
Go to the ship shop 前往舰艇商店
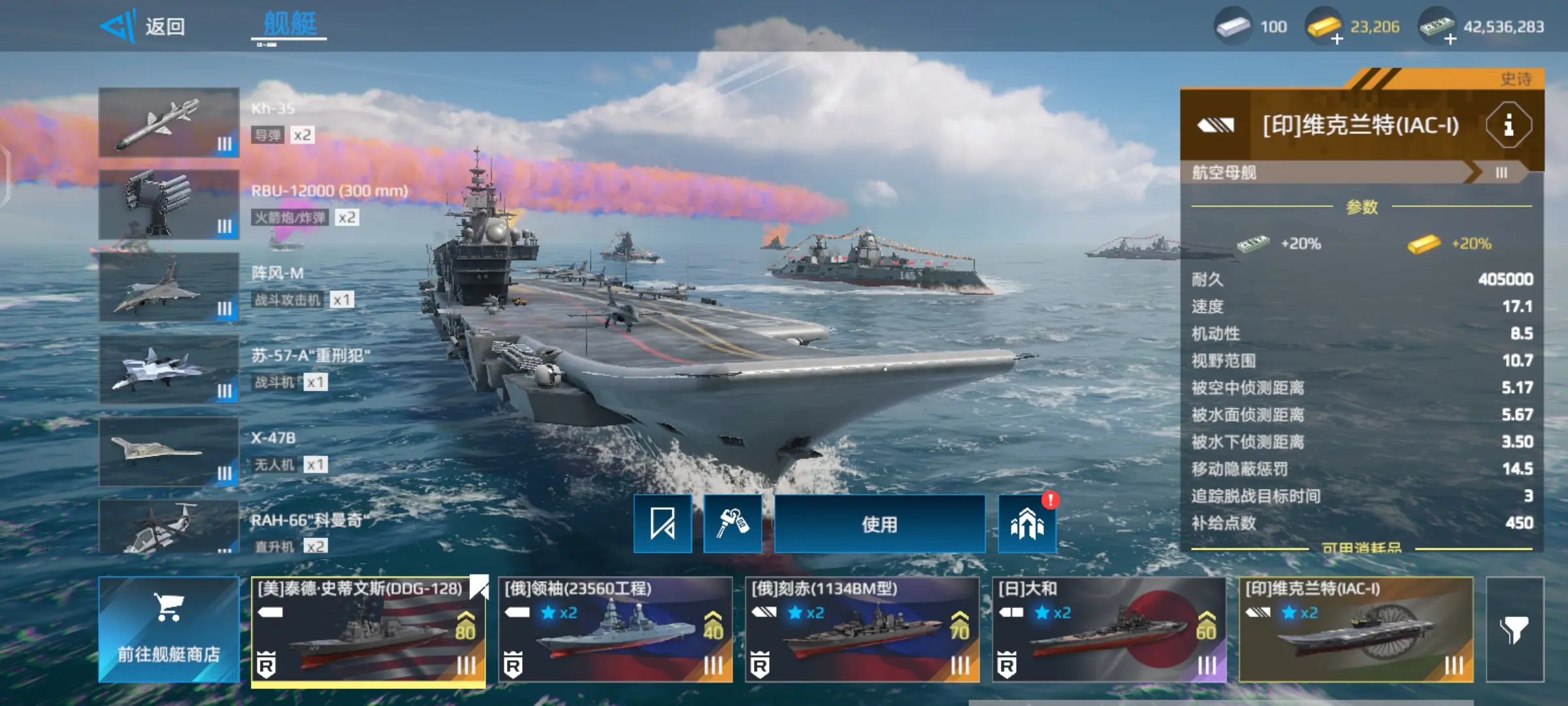click(x=169, y=630)
